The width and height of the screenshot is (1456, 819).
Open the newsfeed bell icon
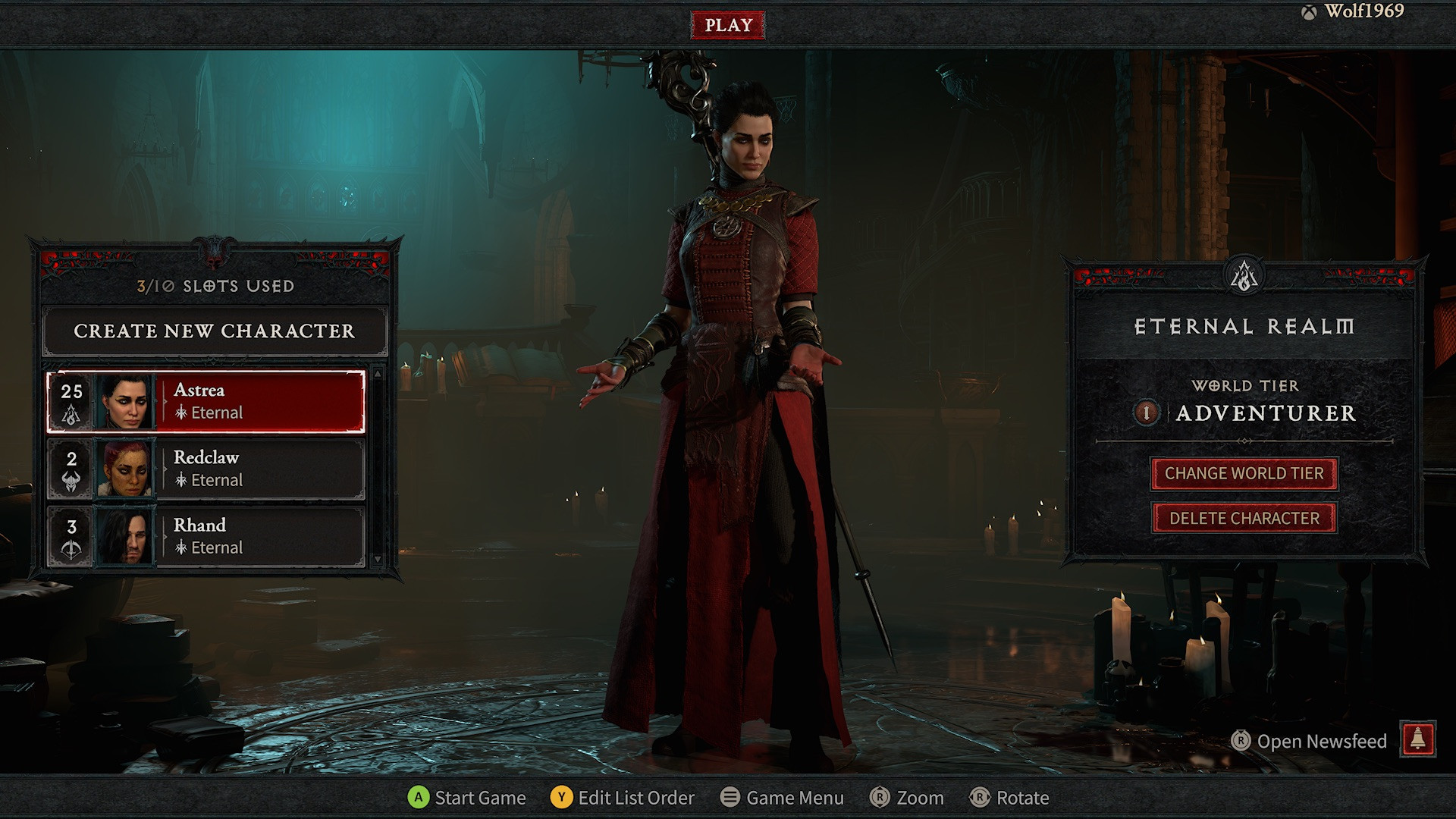(1417, 739)
